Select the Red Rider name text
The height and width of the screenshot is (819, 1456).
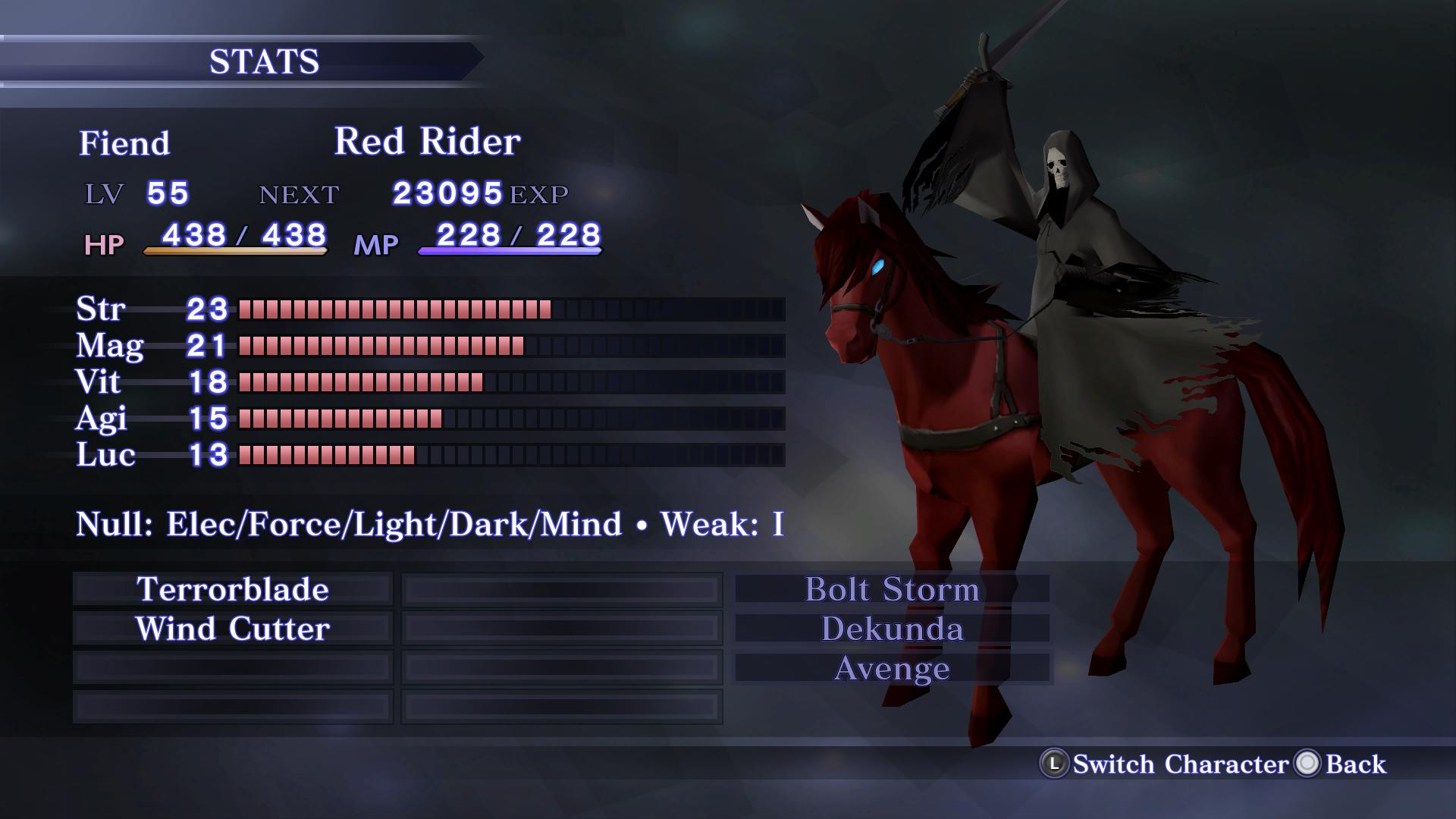427,141
